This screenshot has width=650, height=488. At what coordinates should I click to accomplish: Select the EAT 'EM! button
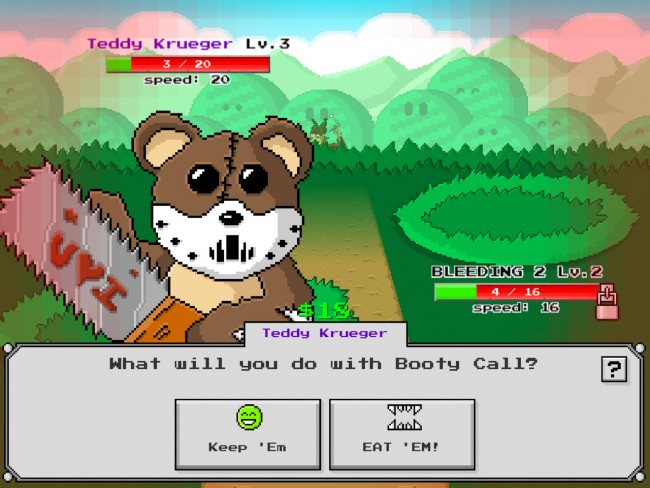pyautogui.click(x=402, y=433)
